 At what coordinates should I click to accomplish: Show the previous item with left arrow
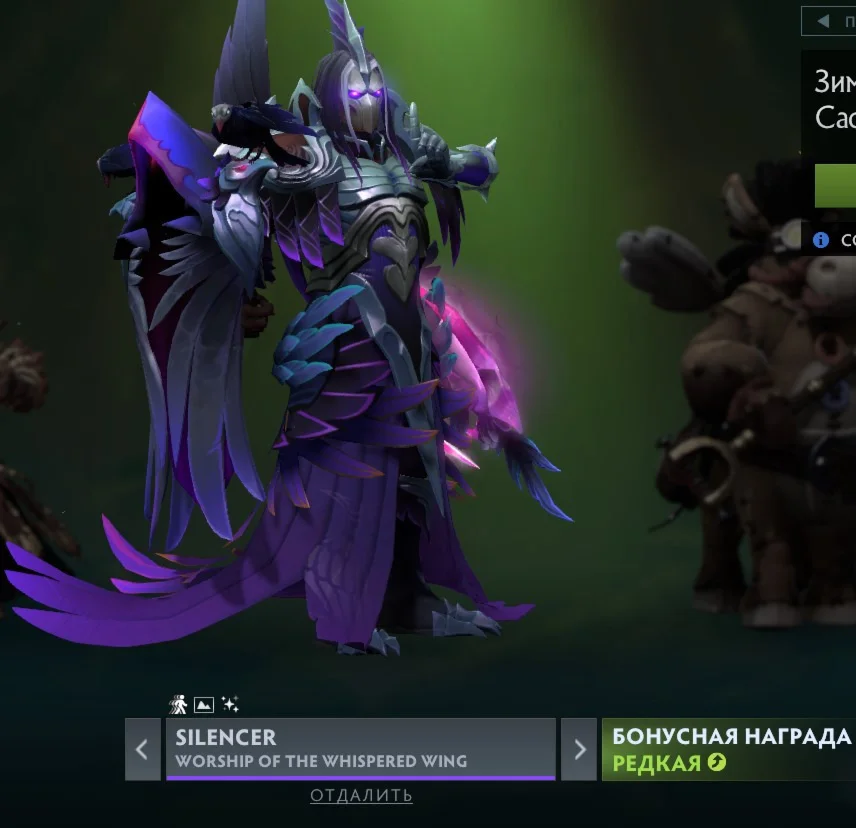coord(142,749)
